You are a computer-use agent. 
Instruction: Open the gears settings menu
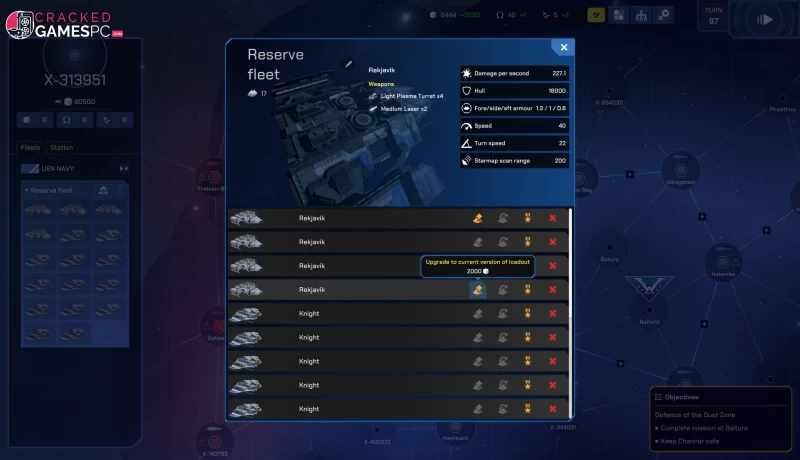click(x=664, y=15)
